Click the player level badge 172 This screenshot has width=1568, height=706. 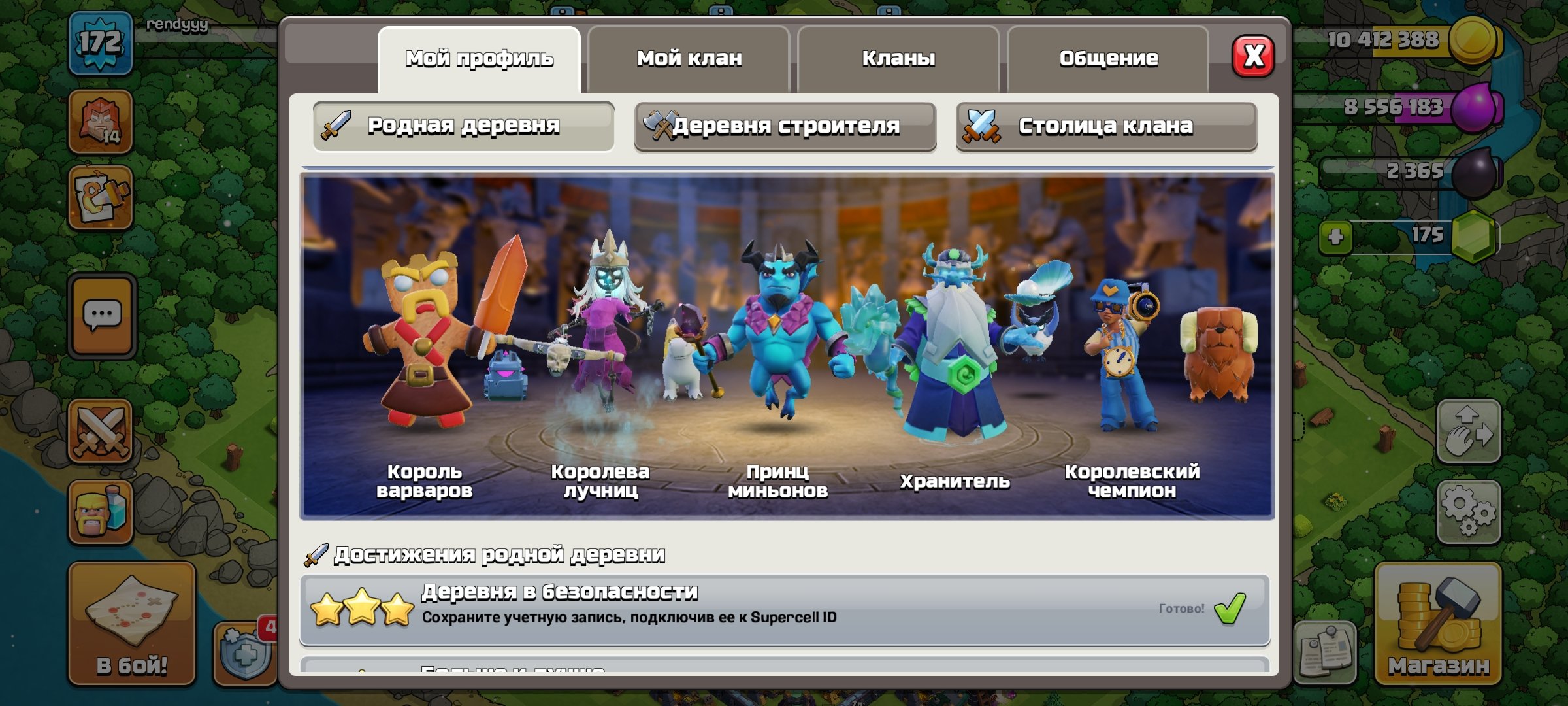click(99, 42)
